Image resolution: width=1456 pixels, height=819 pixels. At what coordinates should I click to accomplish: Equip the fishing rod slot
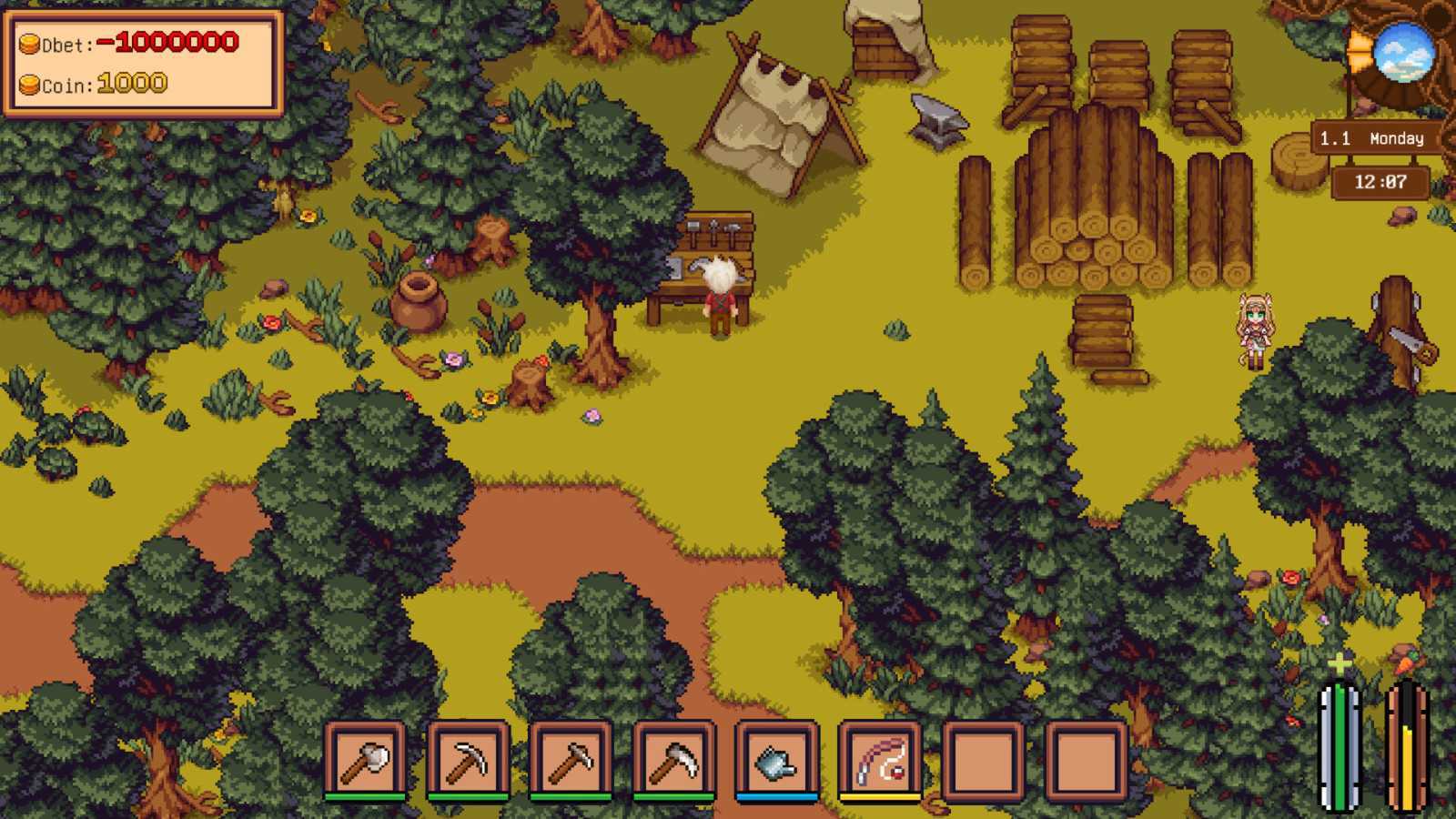coord(880,759)
